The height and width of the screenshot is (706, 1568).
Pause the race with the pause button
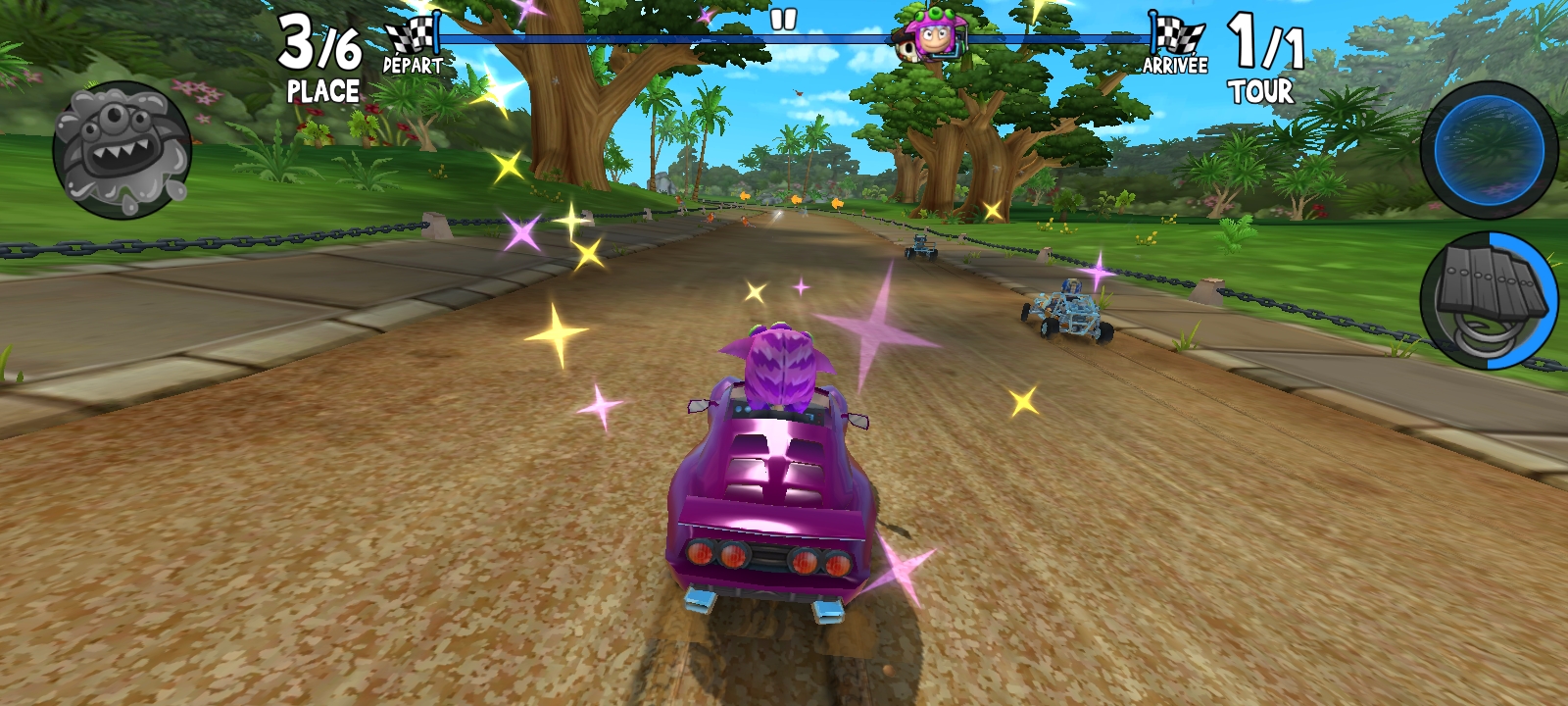783,20
